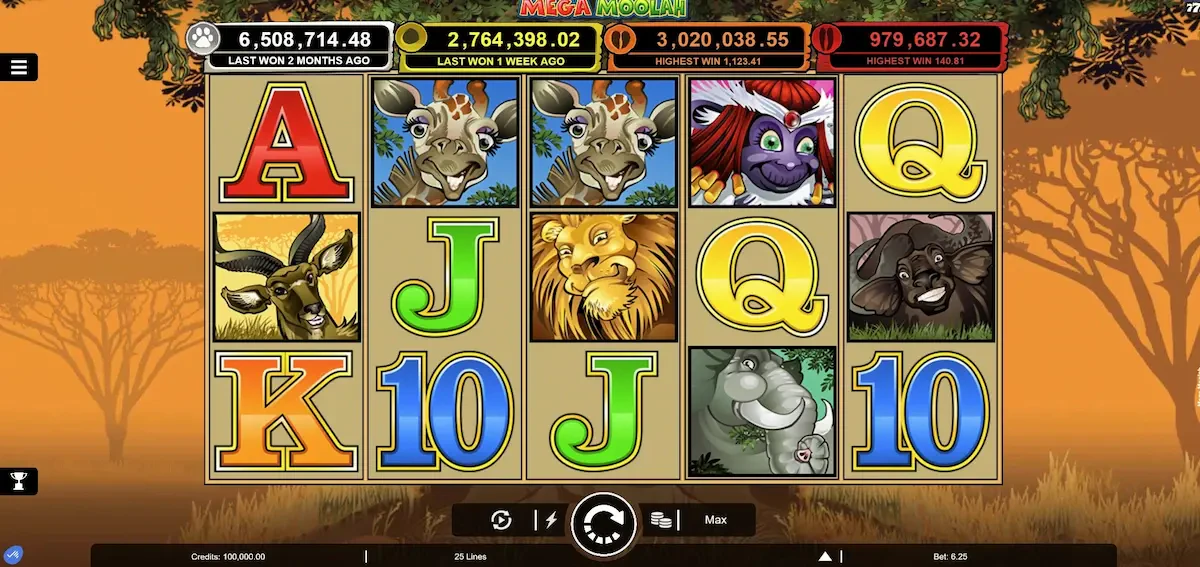Open the coin stack bet settings
1200x567 pixels.
660,520
